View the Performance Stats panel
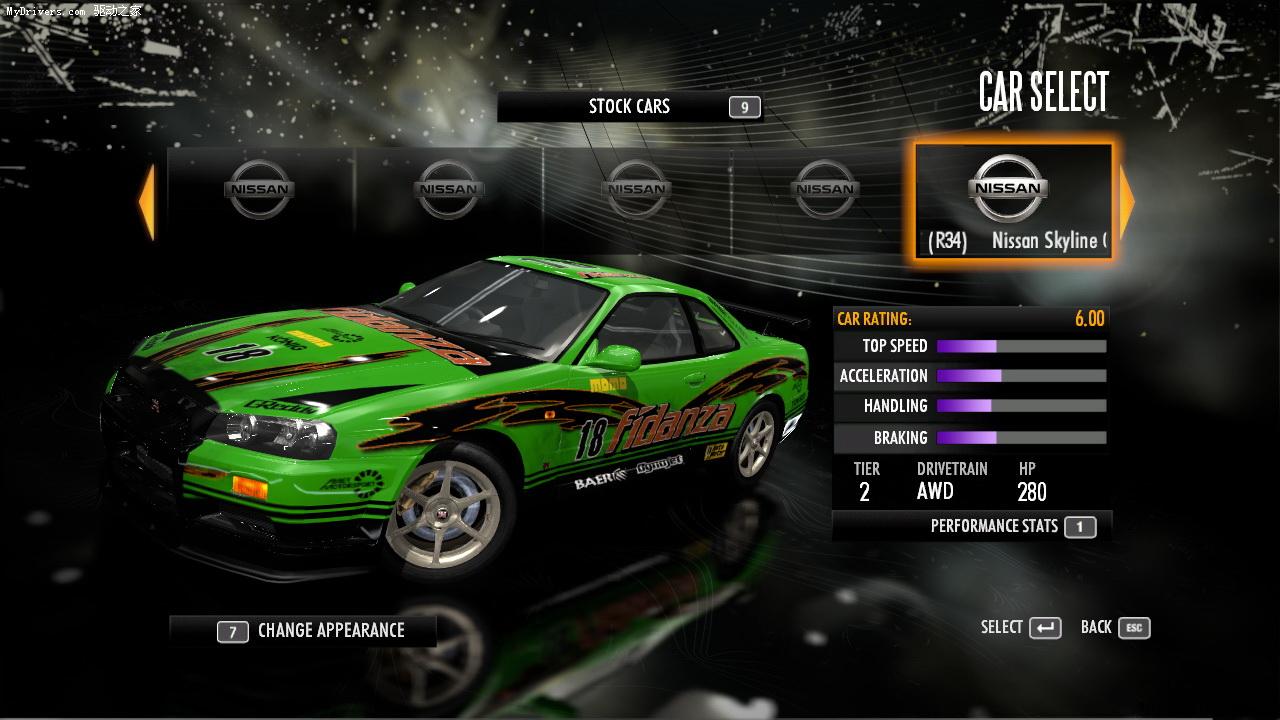Viewport: 1280px width, 720px height. coord(972,526)
